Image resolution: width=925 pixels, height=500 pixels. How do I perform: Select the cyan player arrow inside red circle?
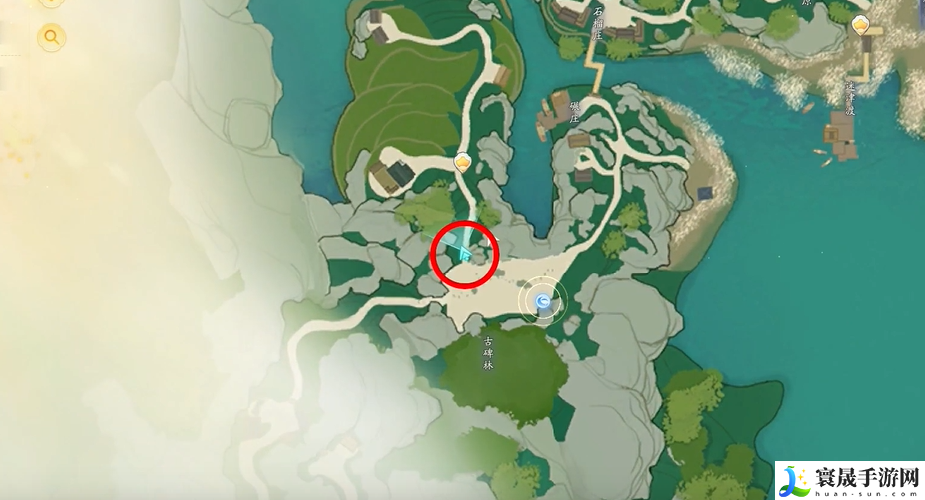point(465,254)
